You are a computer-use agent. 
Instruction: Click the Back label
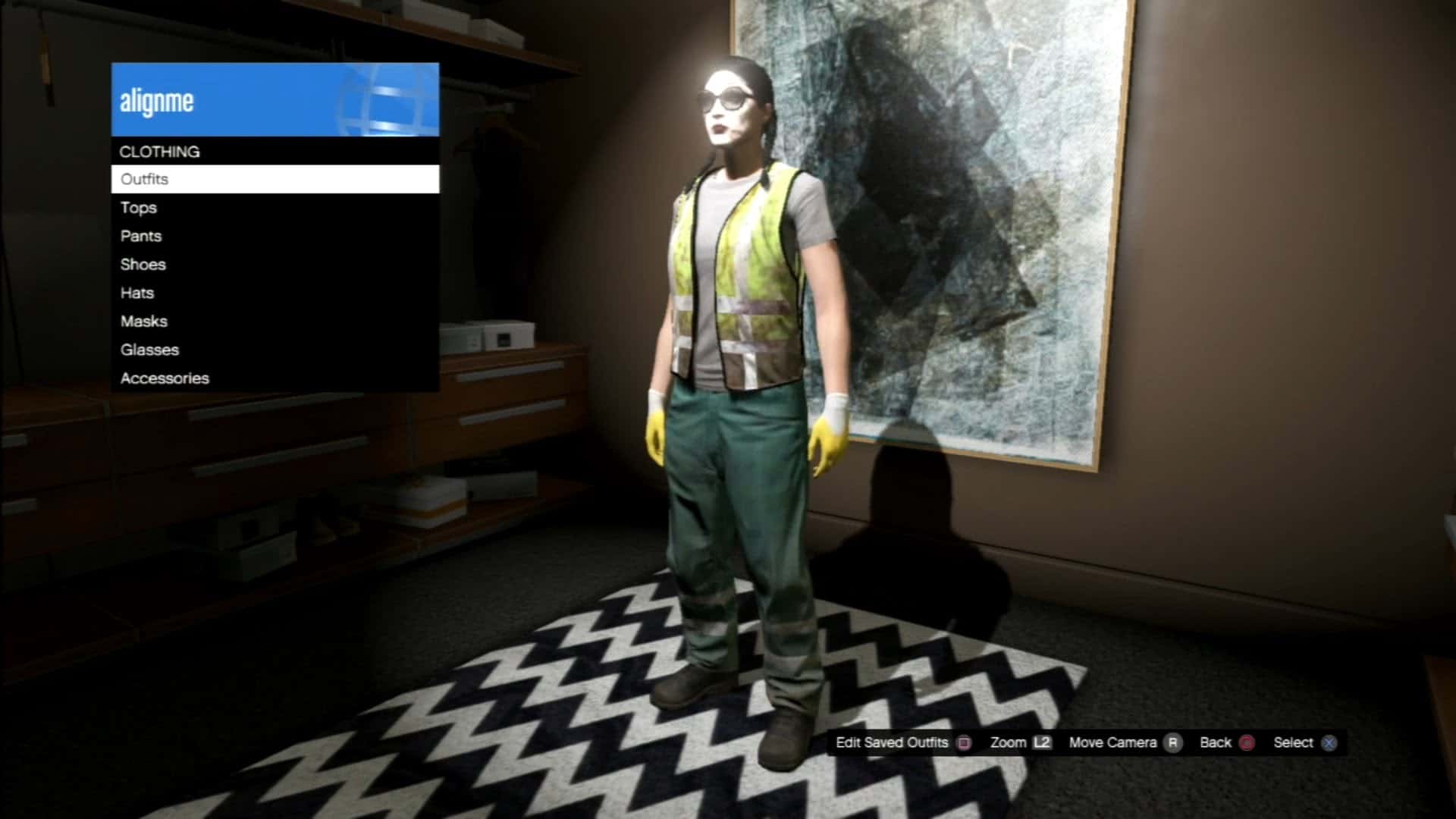[1214, 743]
